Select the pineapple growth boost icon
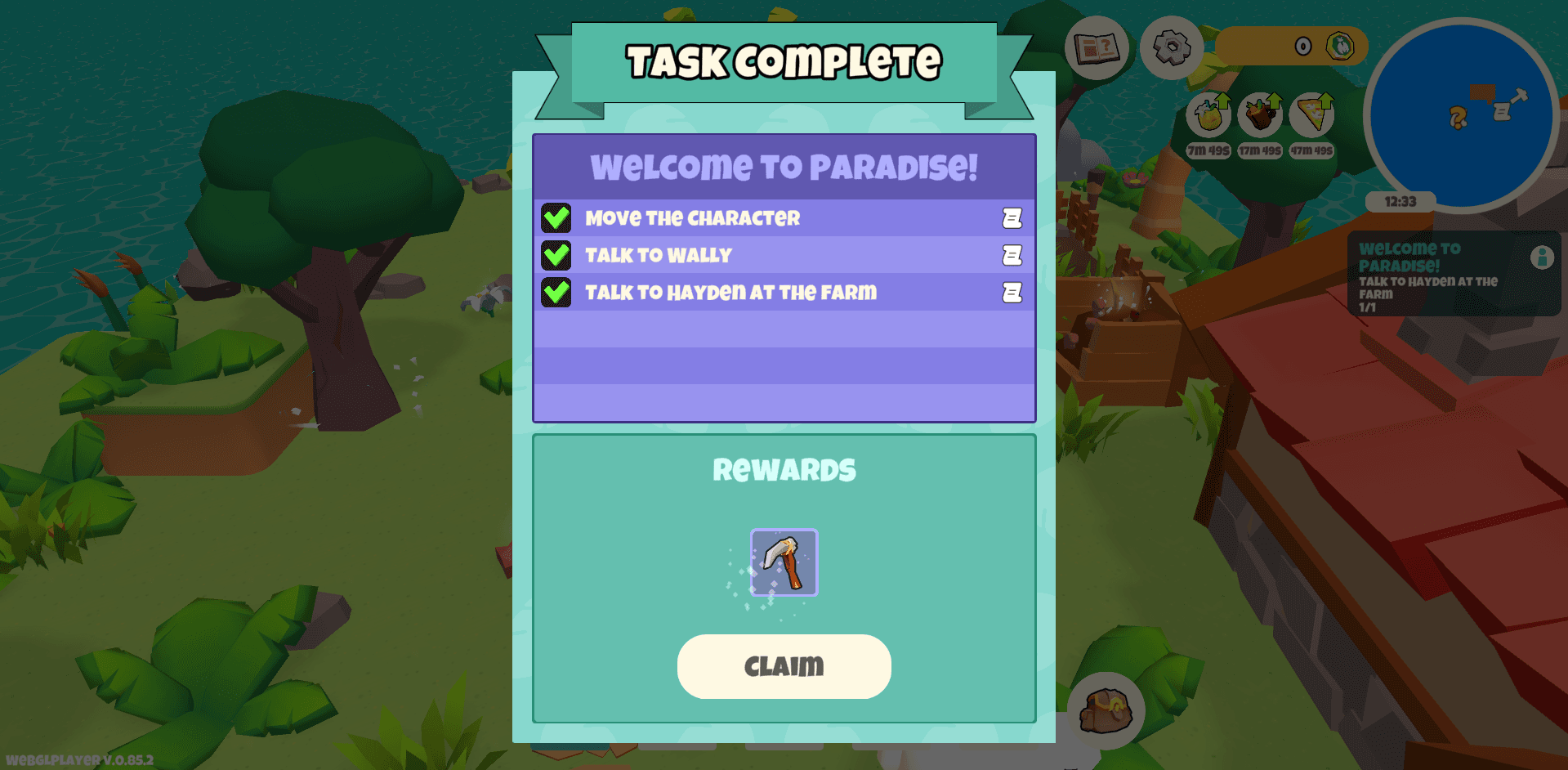The width and height of the screenshot is (1568, 770). click(x=1208, y=117)
